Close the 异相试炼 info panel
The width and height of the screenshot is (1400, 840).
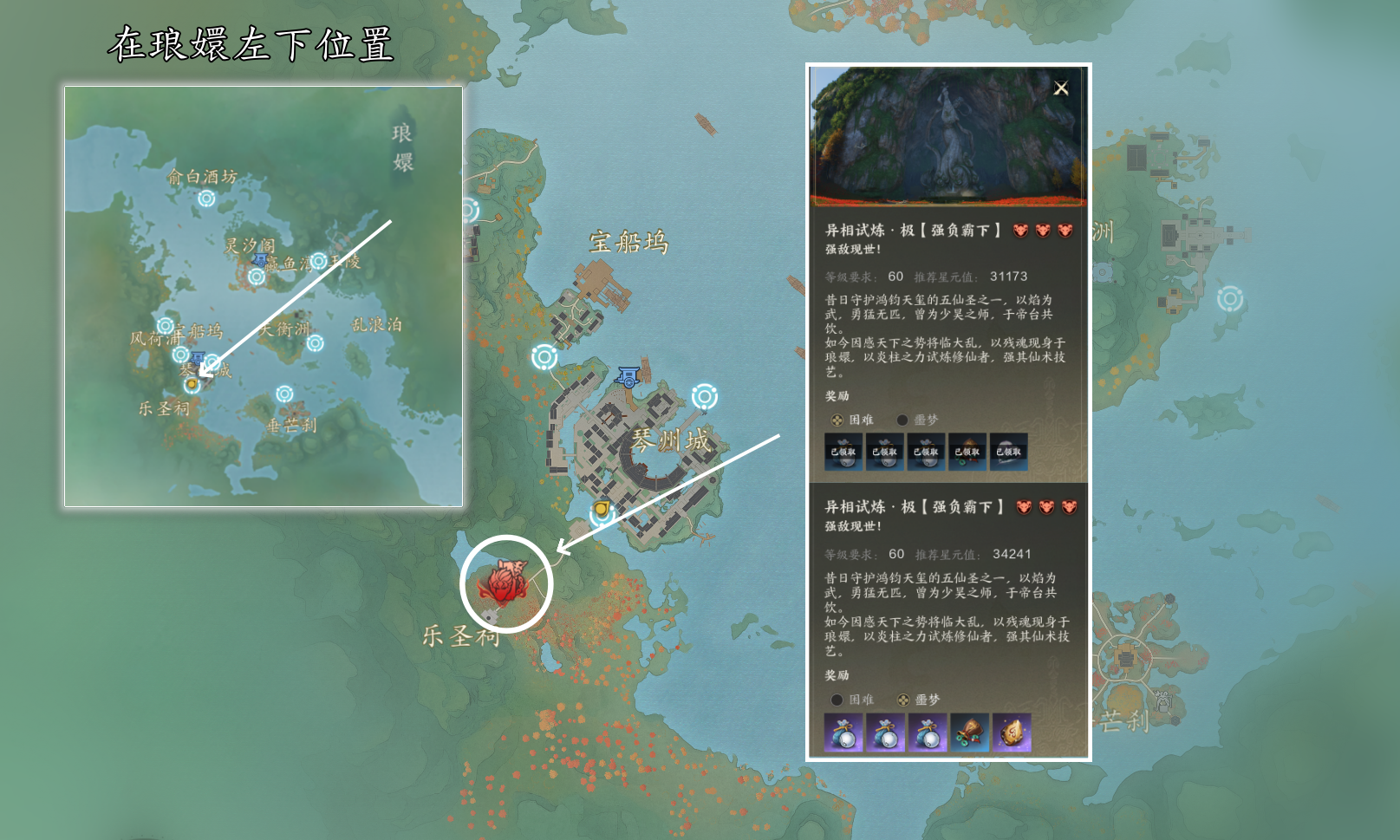pyautogui.click(x=1061, y=88)
